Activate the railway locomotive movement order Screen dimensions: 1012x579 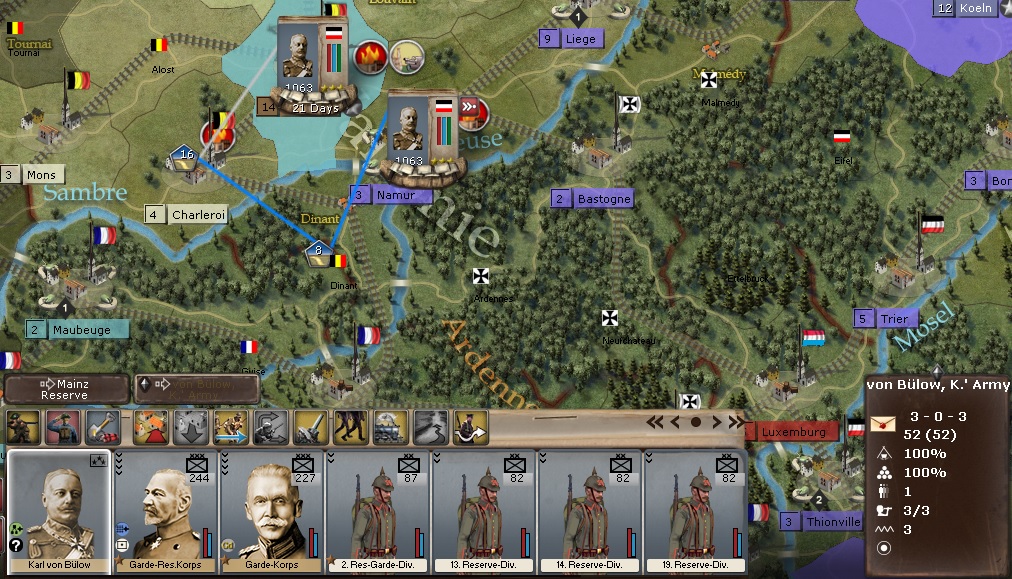pyautogui.click(x=389, y=427)
